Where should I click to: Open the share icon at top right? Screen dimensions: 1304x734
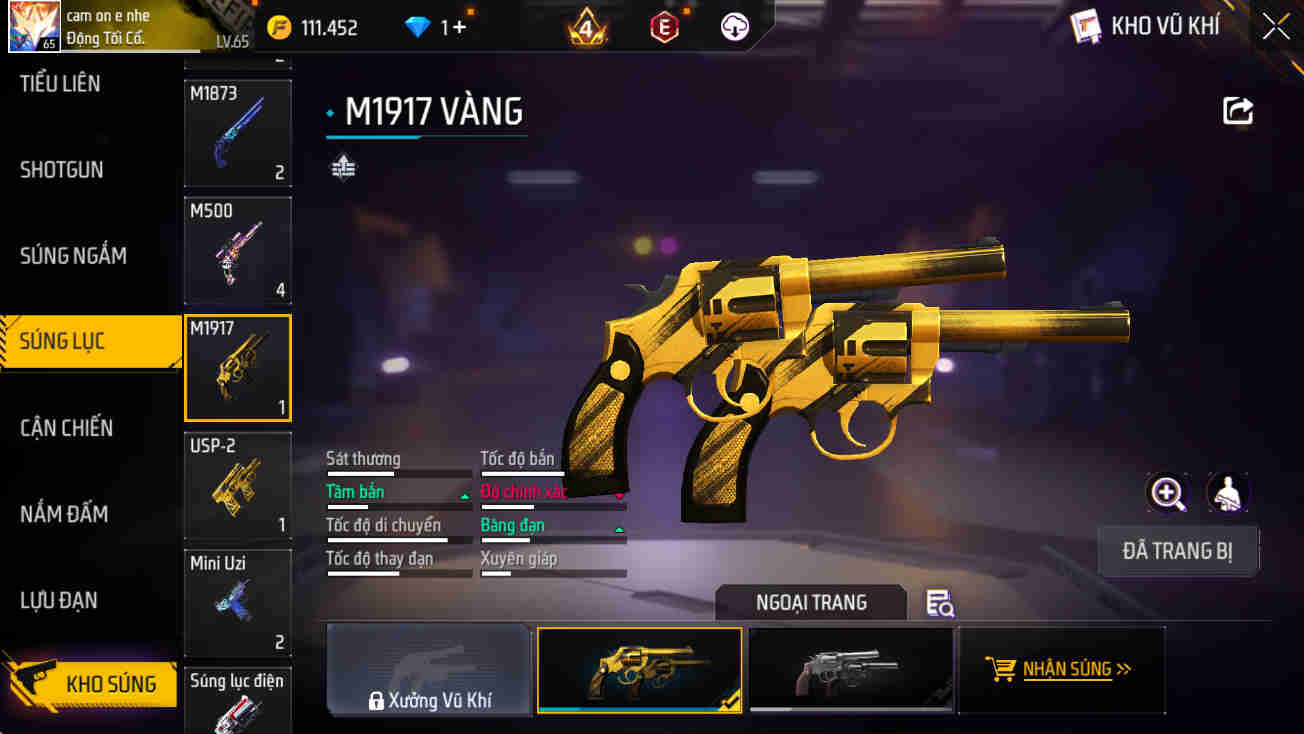coord(1237,110)
